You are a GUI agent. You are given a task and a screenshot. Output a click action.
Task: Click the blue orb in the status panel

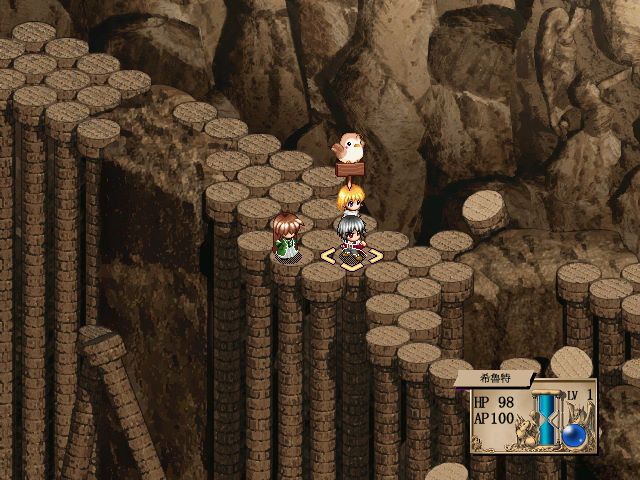pos(574,435)
